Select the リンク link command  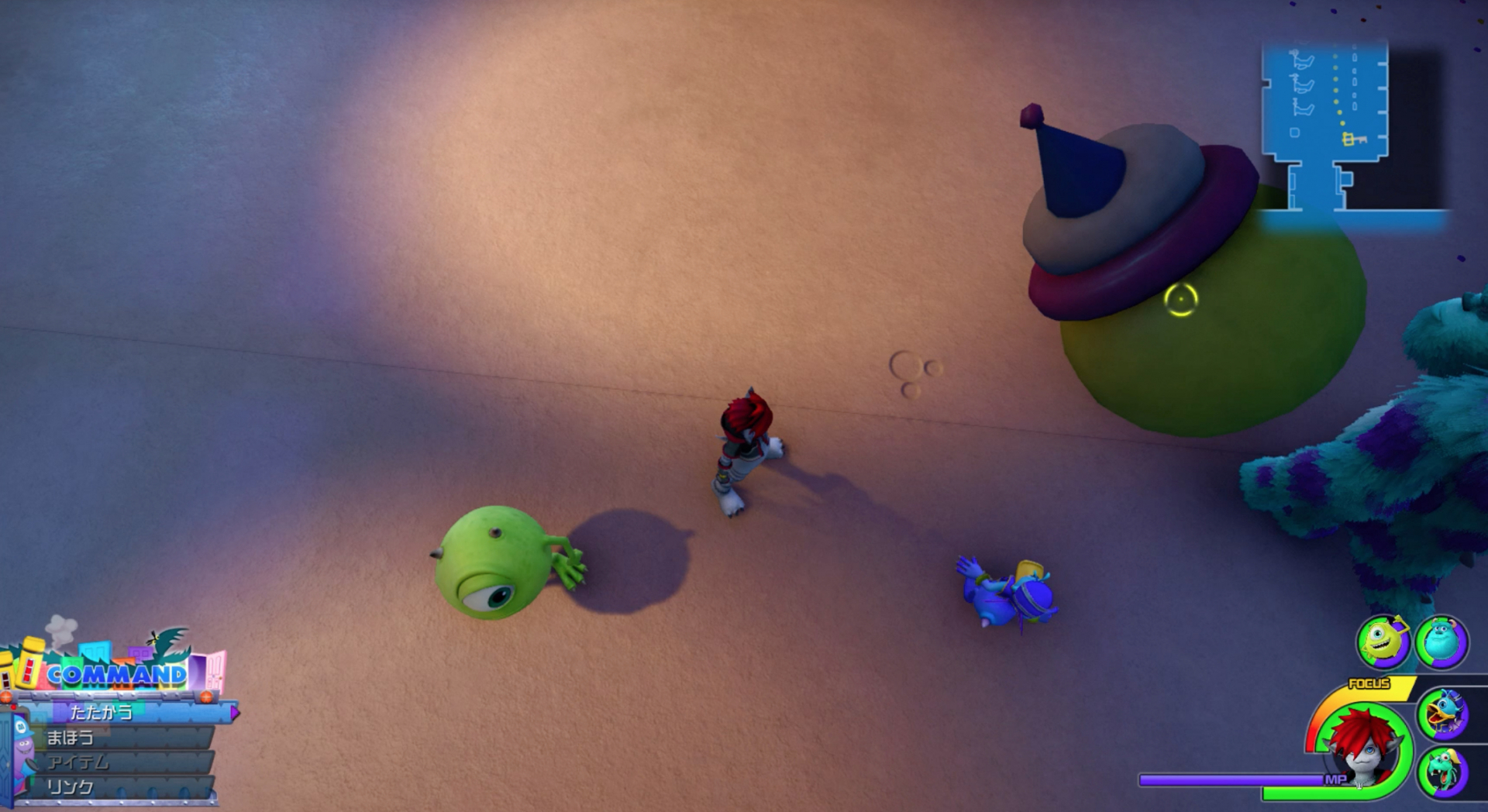[x=71, y=786]
